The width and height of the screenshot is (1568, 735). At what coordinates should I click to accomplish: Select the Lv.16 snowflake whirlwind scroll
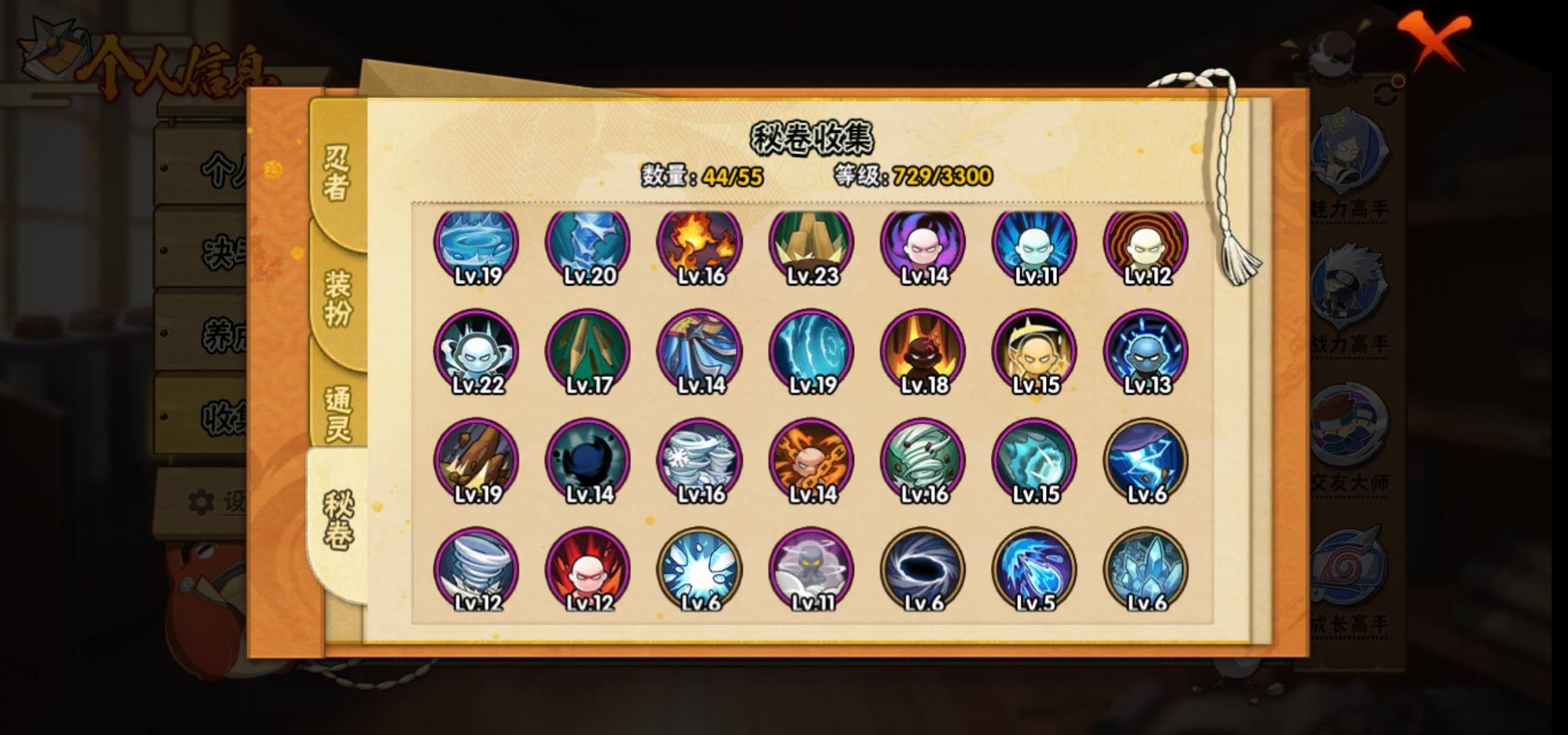(x=699, y=461)
